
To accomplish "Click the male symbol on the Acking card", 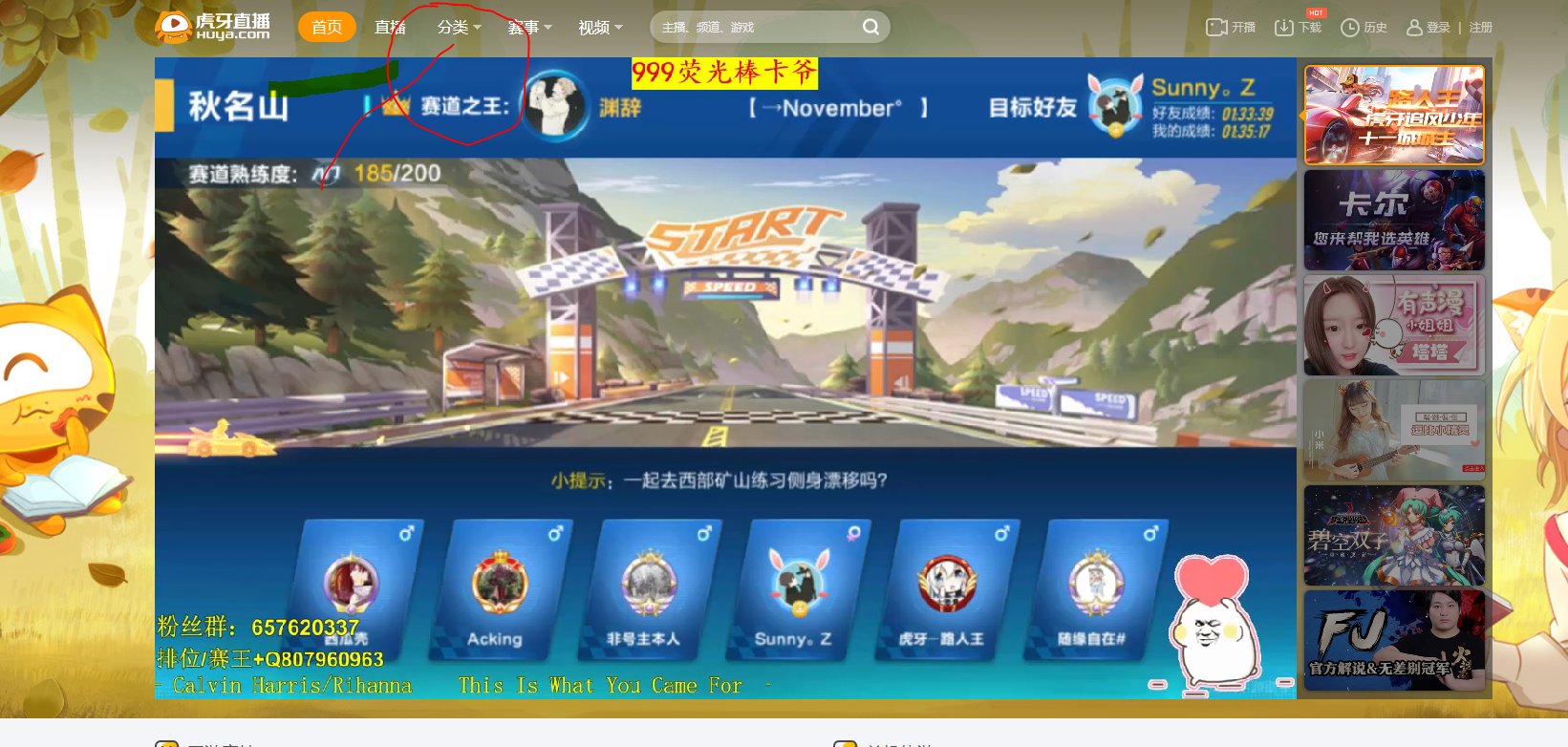I will click(x=557, y=534).
